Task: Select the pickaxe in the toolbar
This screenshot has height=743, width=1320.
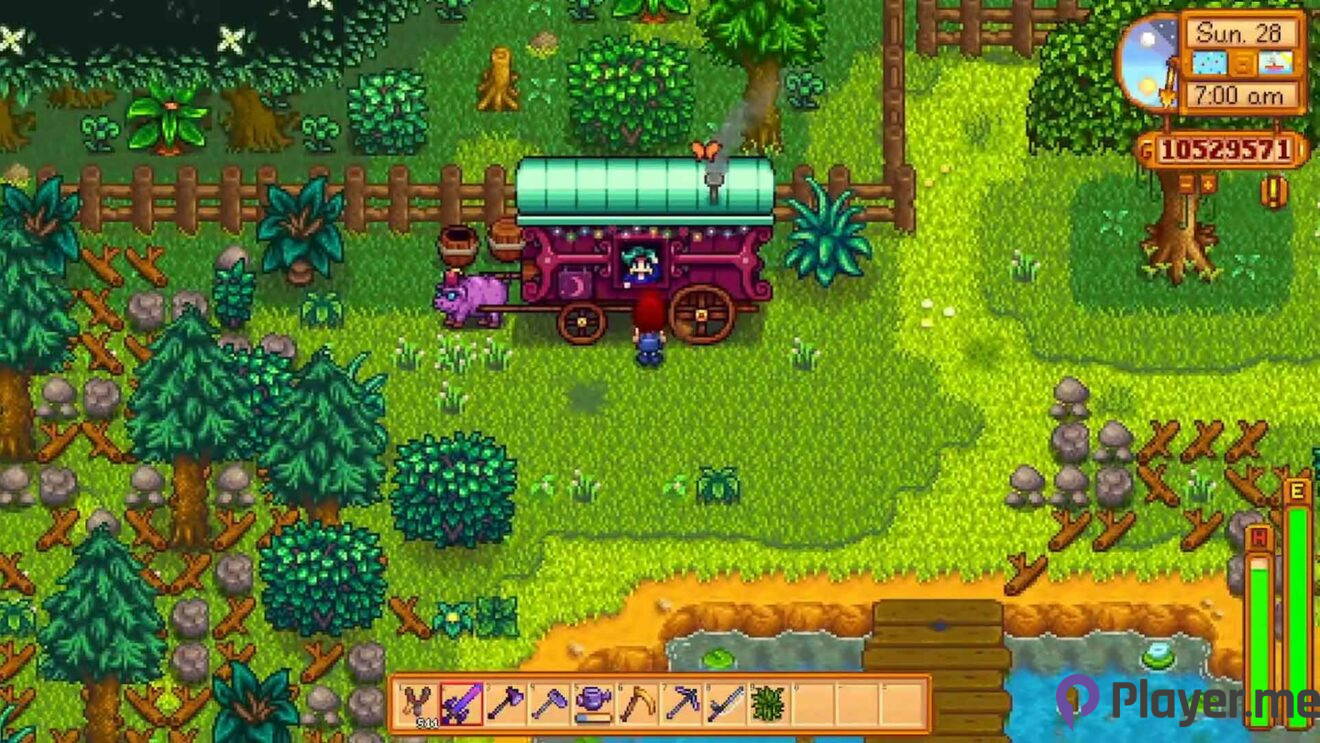Action: point(680,712)
